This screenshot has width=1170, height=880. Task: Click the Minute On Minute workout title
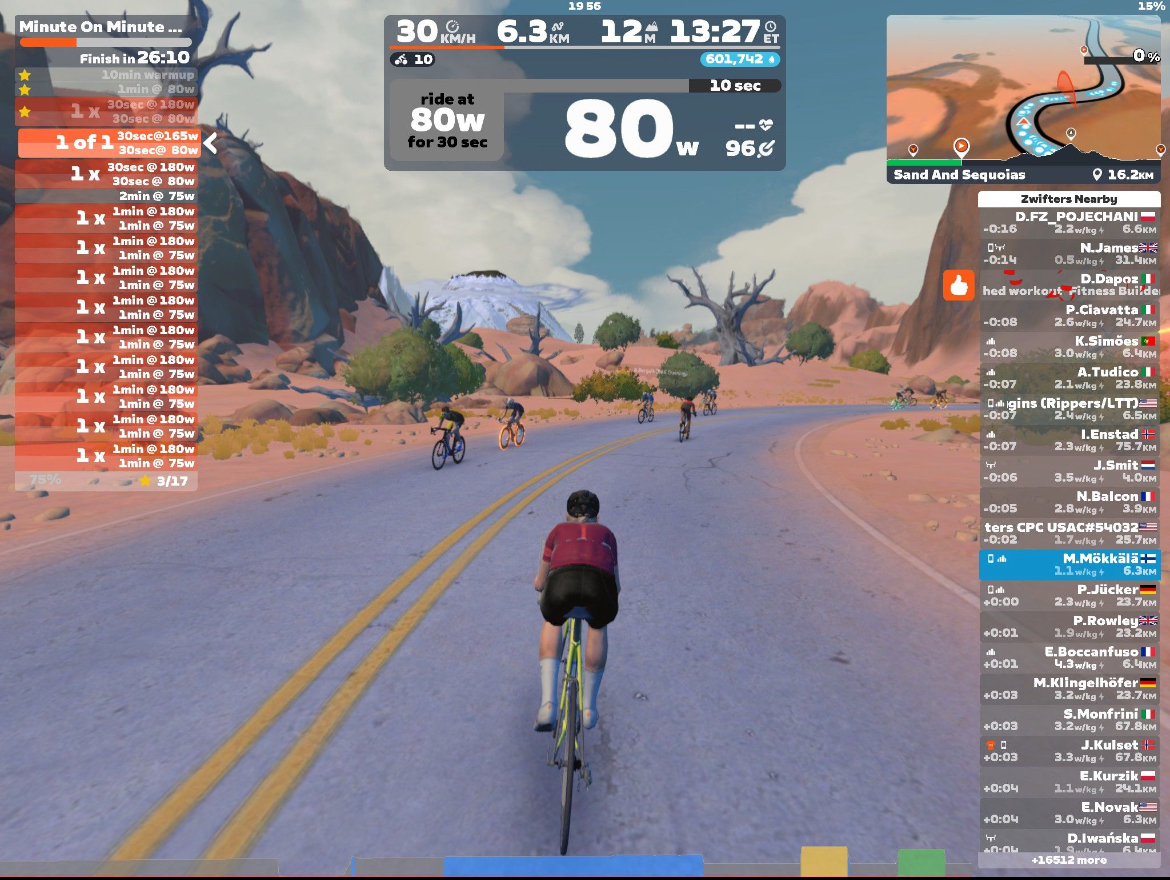point(102,27)
